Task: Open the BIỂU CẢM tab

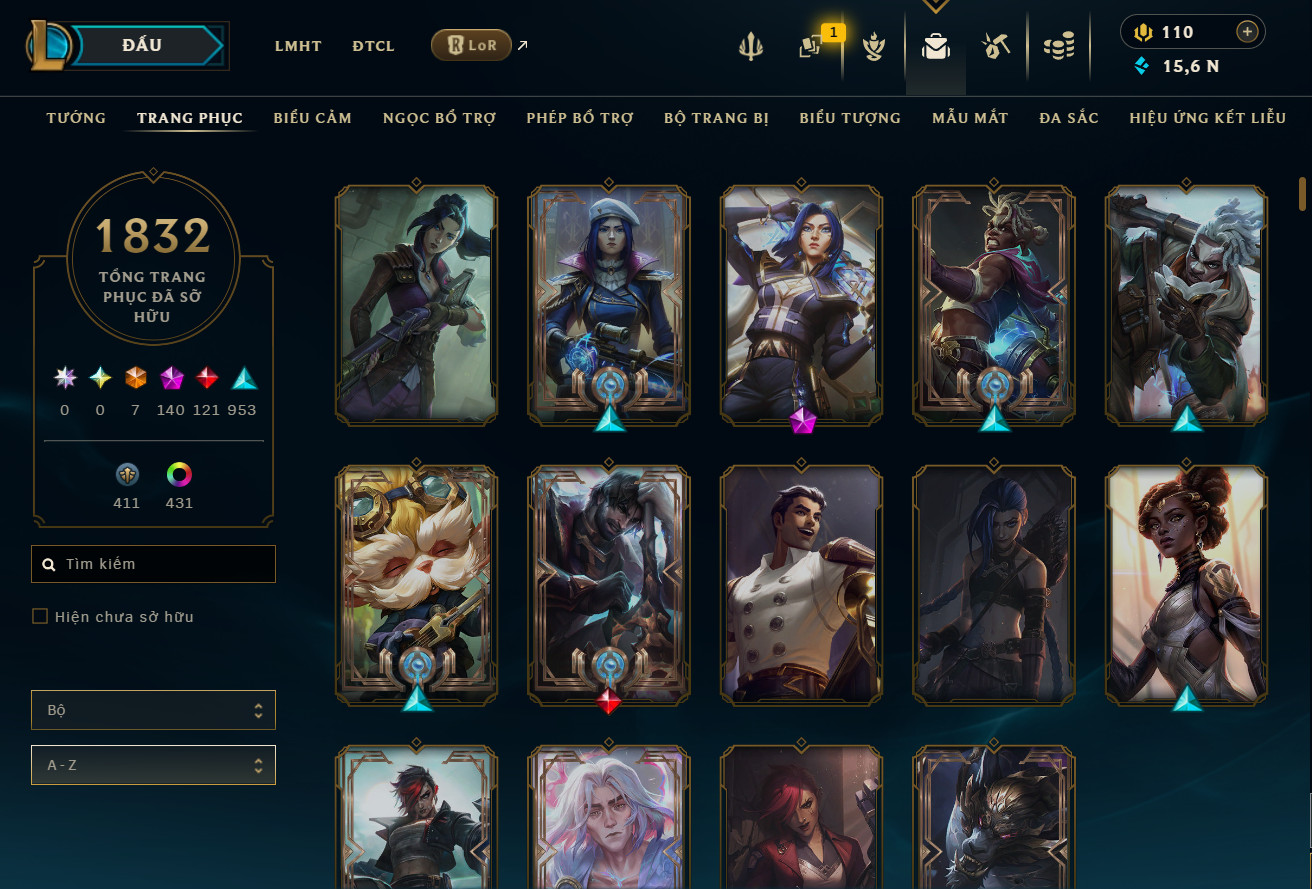Action: point(313,118)
